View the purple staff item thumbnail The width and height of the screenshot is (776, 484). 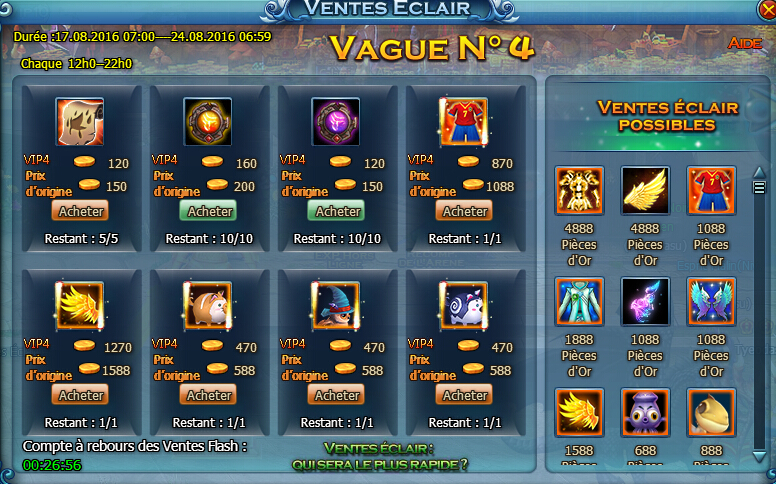tap(645, 301)
